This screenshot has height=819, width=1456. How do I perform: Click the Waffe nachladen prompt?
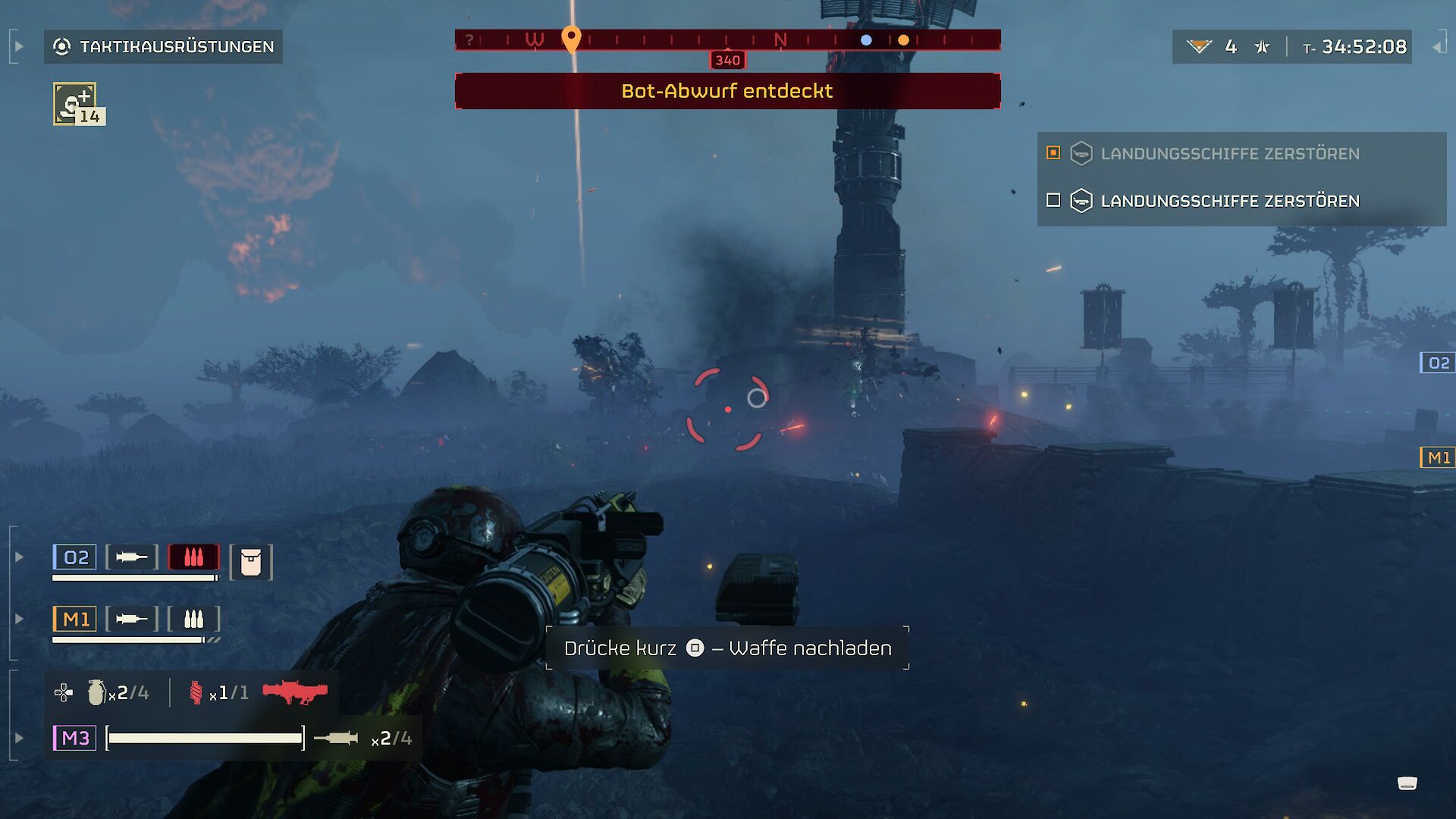727,648
